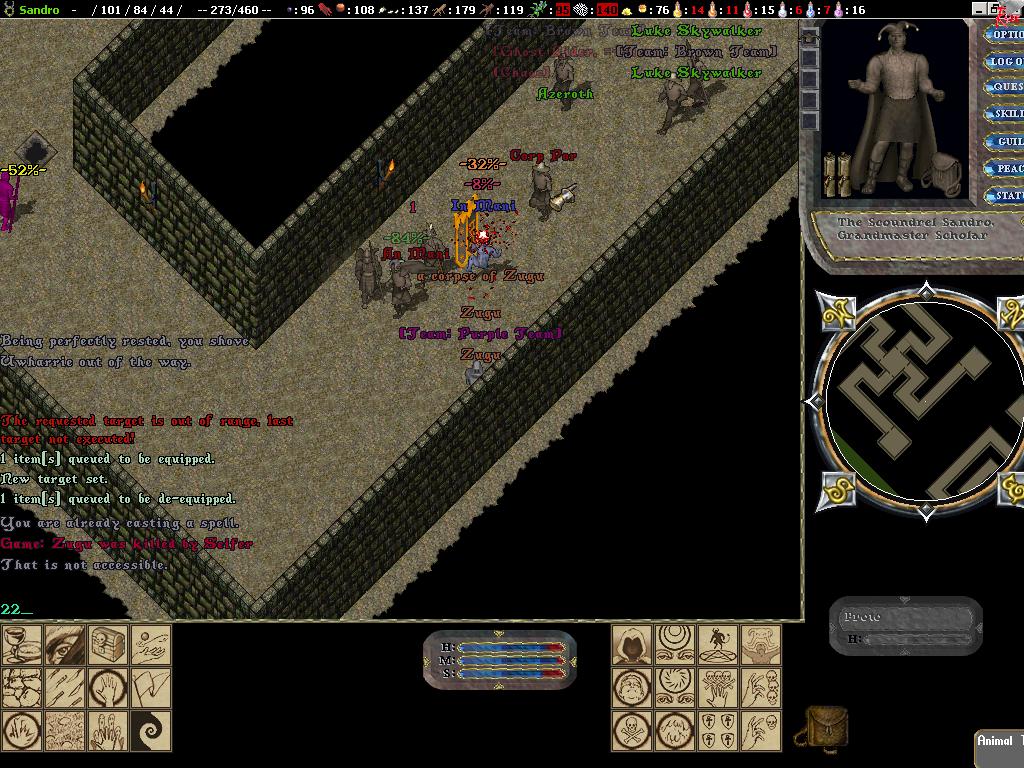Open the Status button on the paperdoll
This screenshot has height=768, width=1024.
tap(1004, 196)
